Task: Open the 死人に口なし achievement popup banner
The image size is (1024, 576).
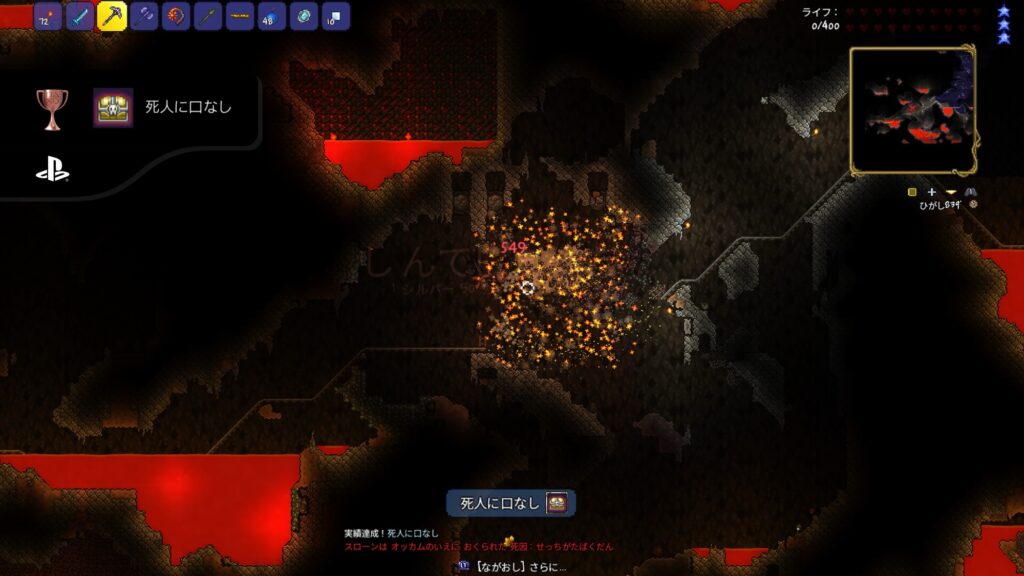Action: (511, 502)
